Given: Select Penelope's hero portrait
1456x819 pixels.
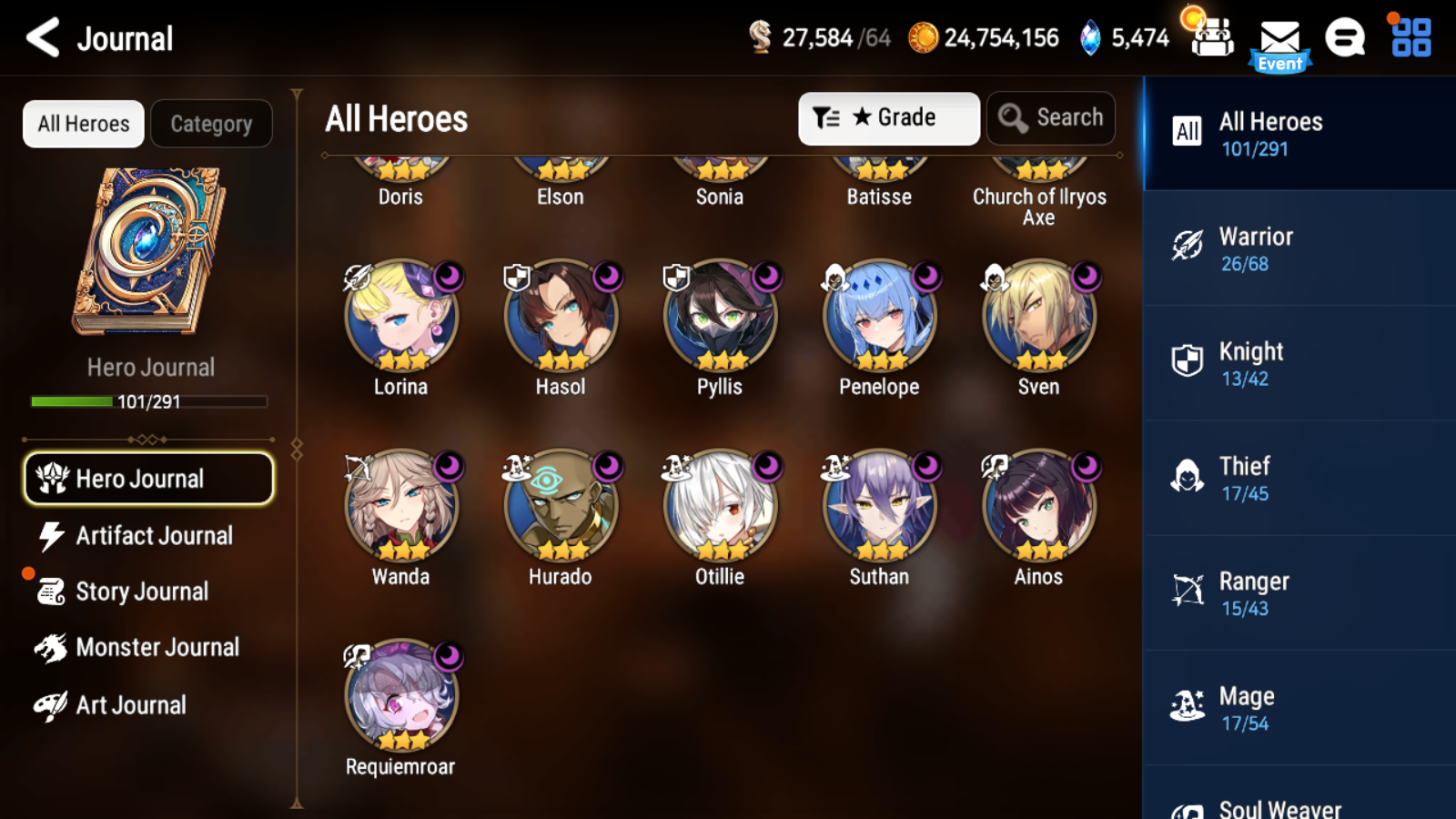Looking at the screenshot, I should (877, 318).
